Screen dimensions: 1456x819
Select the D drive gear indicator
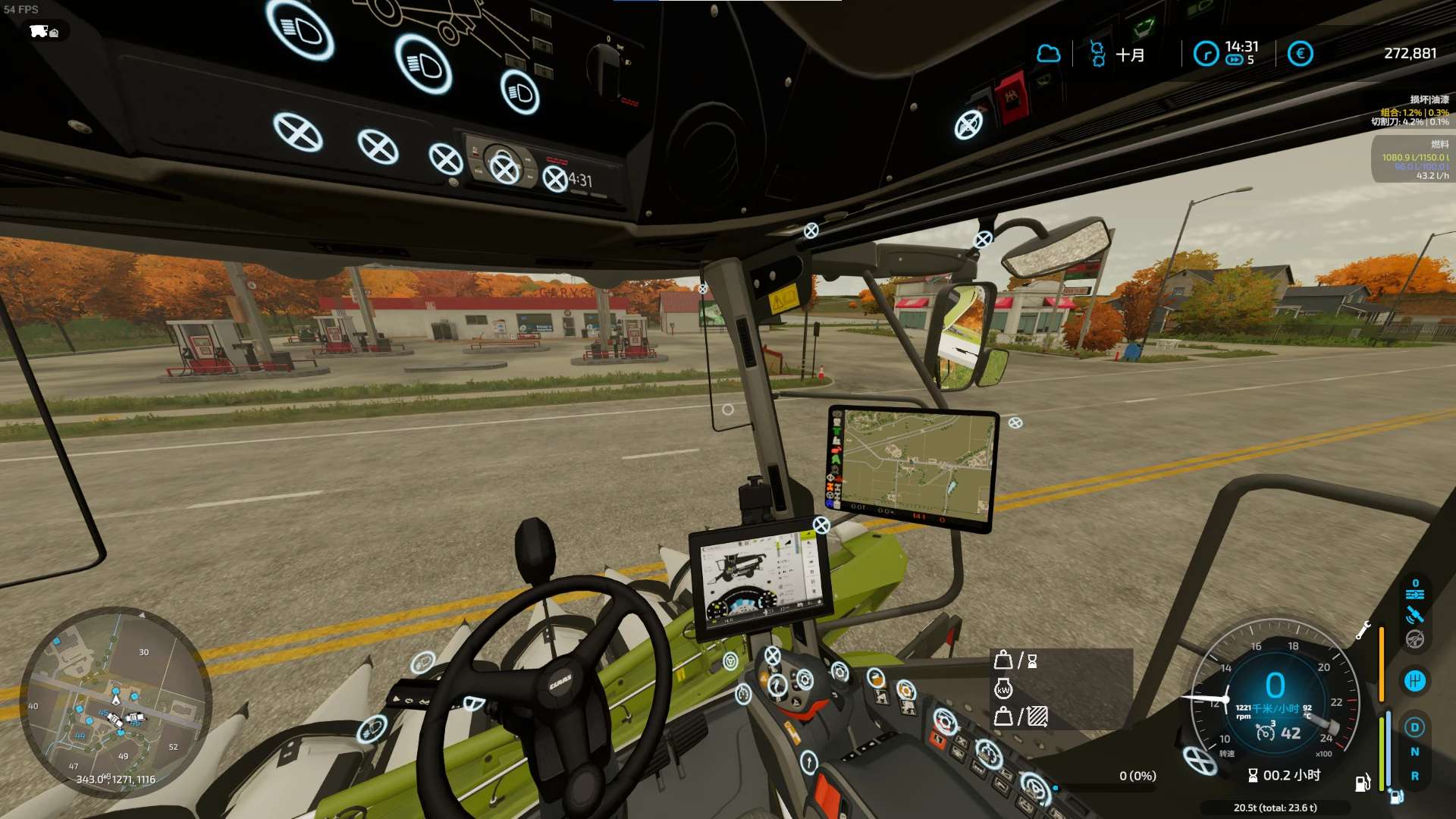click(x=1414, y=727)
